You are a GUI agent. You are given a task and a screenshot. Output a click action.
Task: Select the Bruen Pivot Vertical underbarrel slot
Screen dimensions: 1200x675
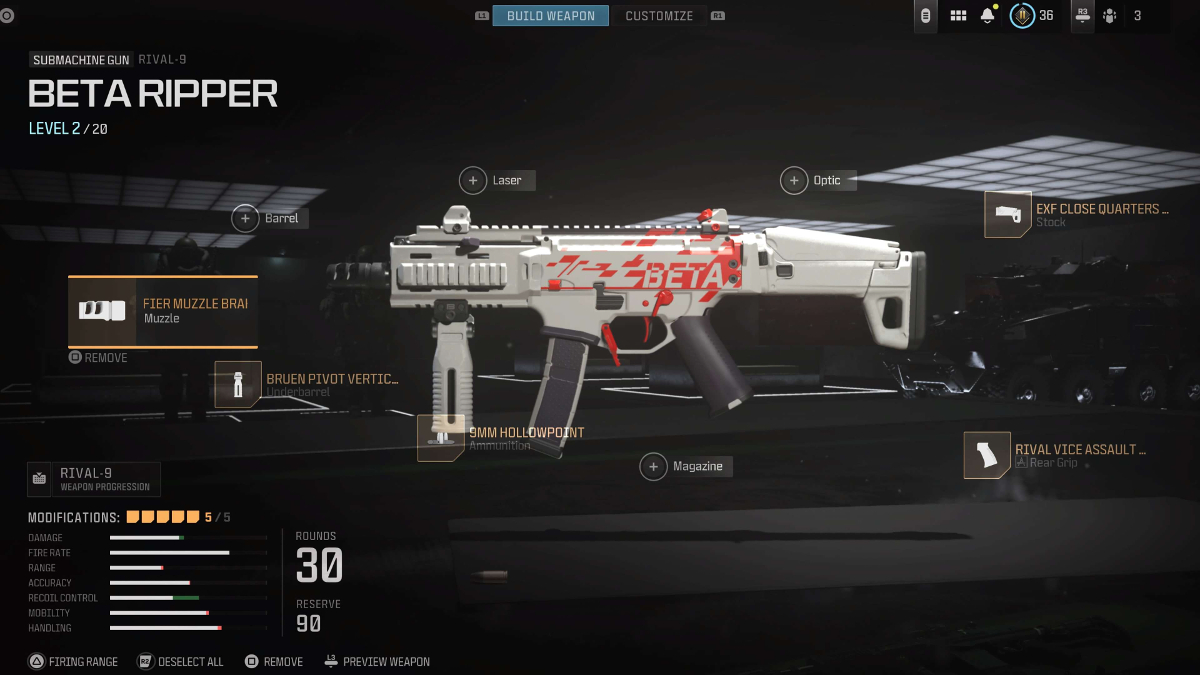click(238, 385)
